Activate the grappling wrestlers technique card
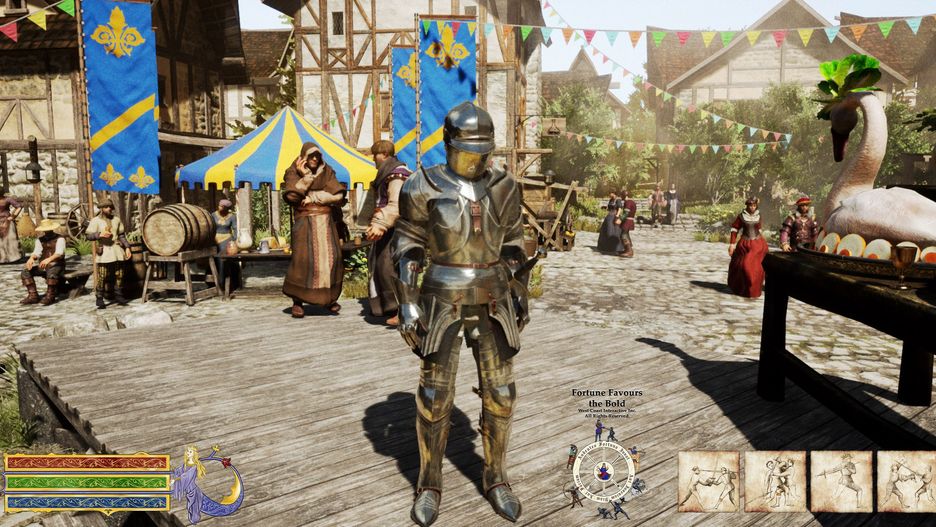The image size is (936, 527). coord(775,481)
